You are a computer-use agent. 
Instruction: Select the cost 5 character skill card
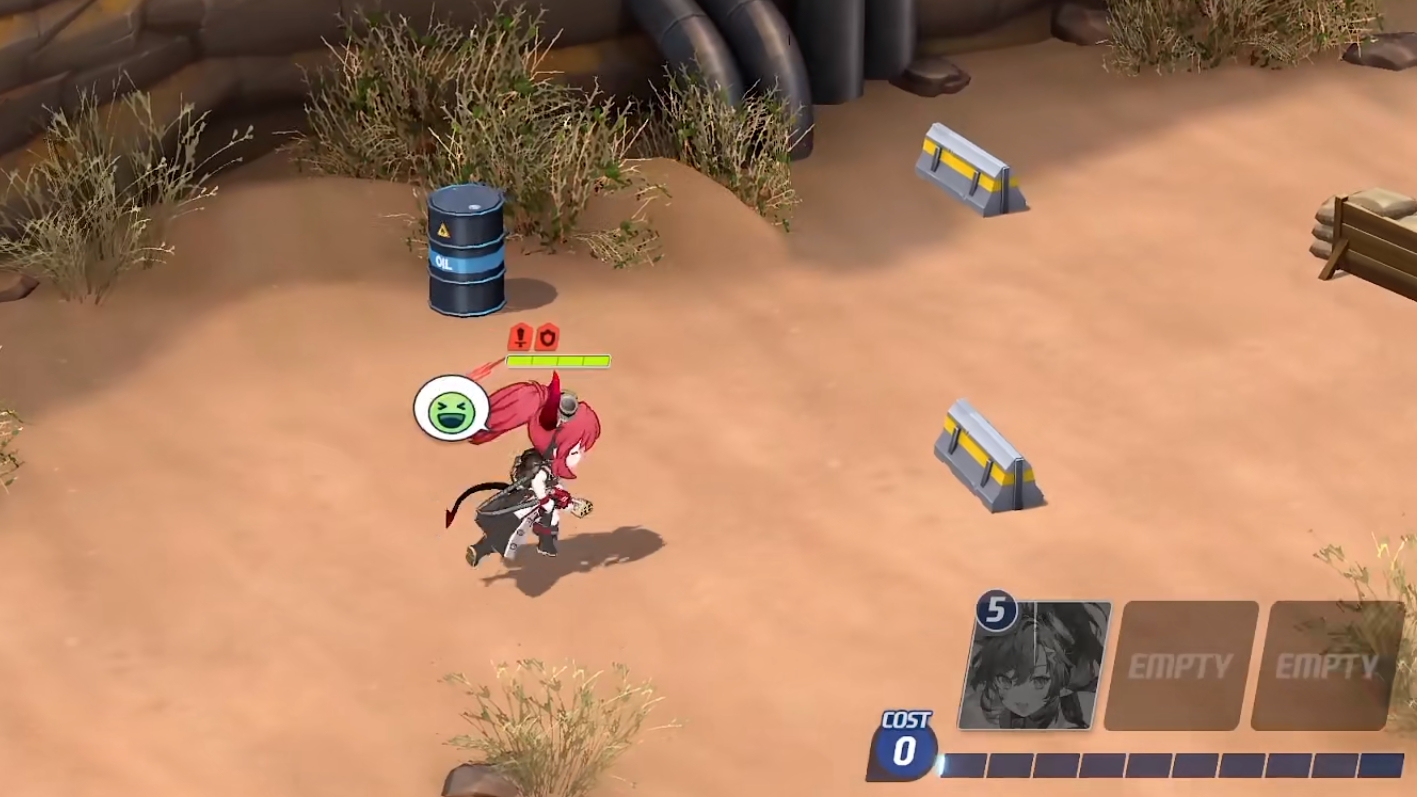pos(1034,665)
